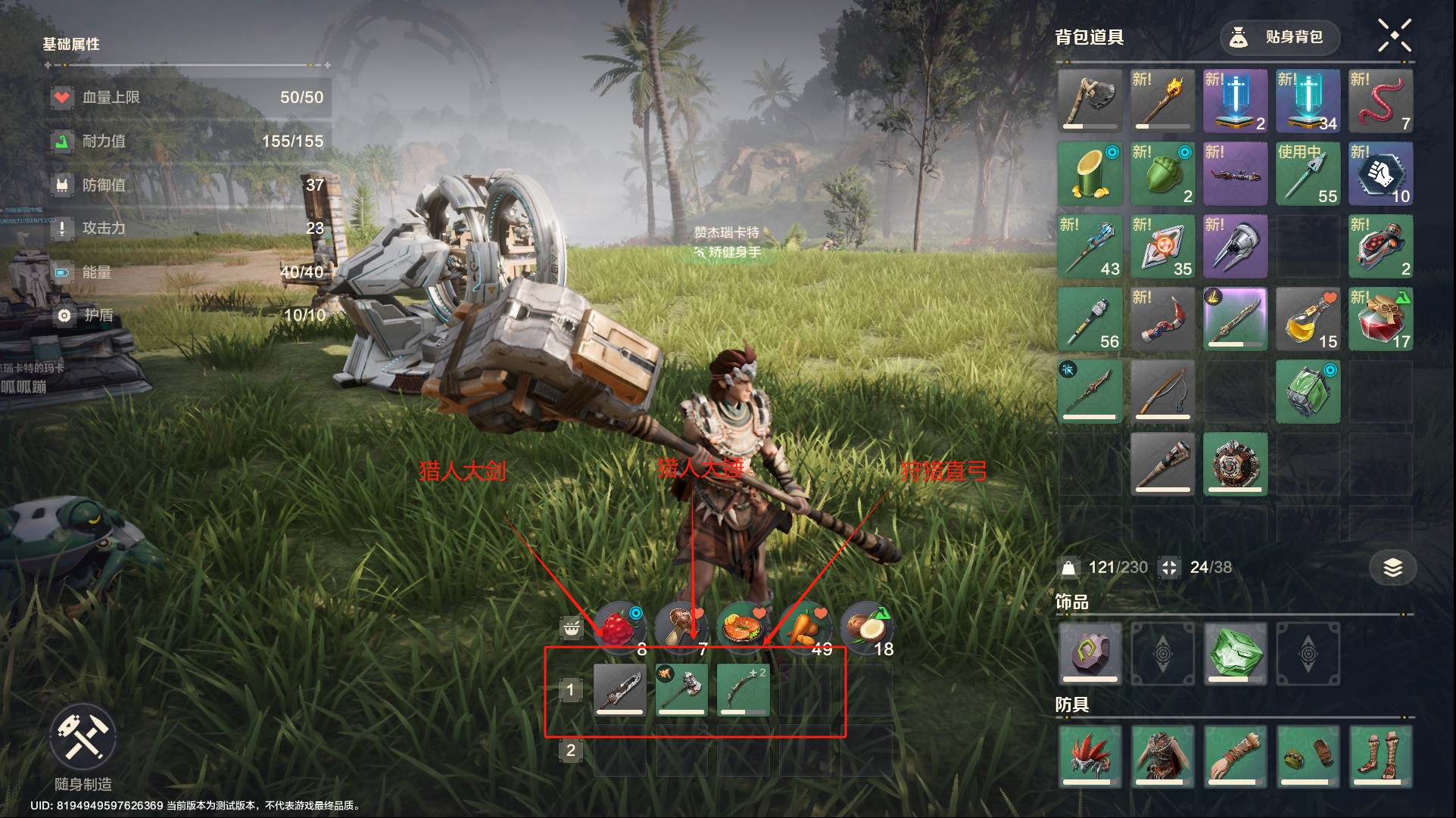This screenshot has height=818, width=1456.
Task: Use the carrot food slot
Action: [x=805, y=627]
